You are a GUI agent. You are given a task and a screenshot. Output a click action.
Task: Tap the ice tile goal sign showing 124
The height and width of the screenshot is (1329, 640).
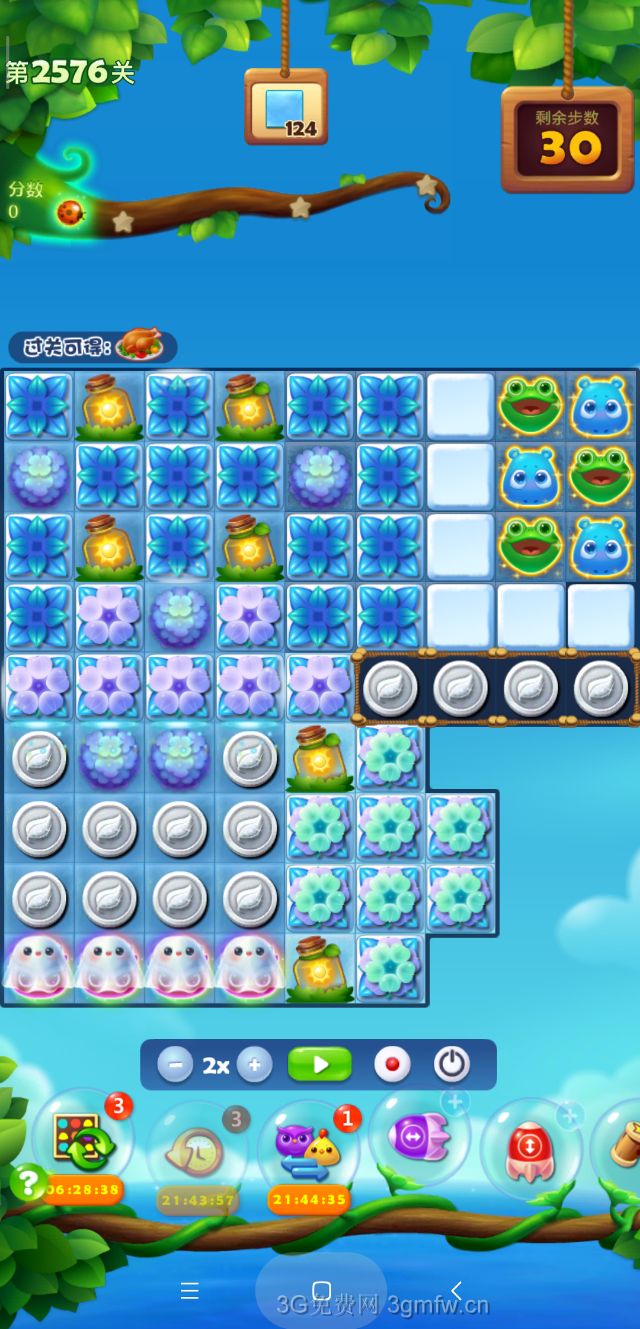(x=286, y=108)
